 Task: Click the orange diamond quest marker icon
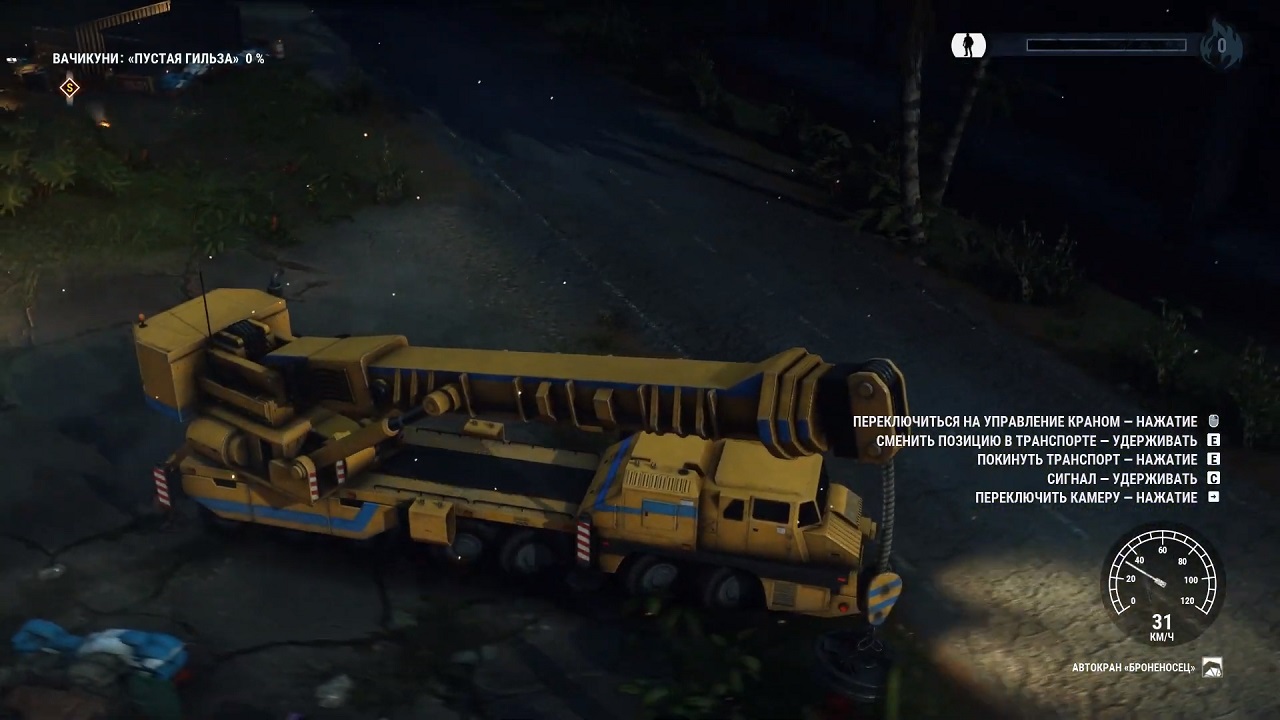click(x=69, y=88)
